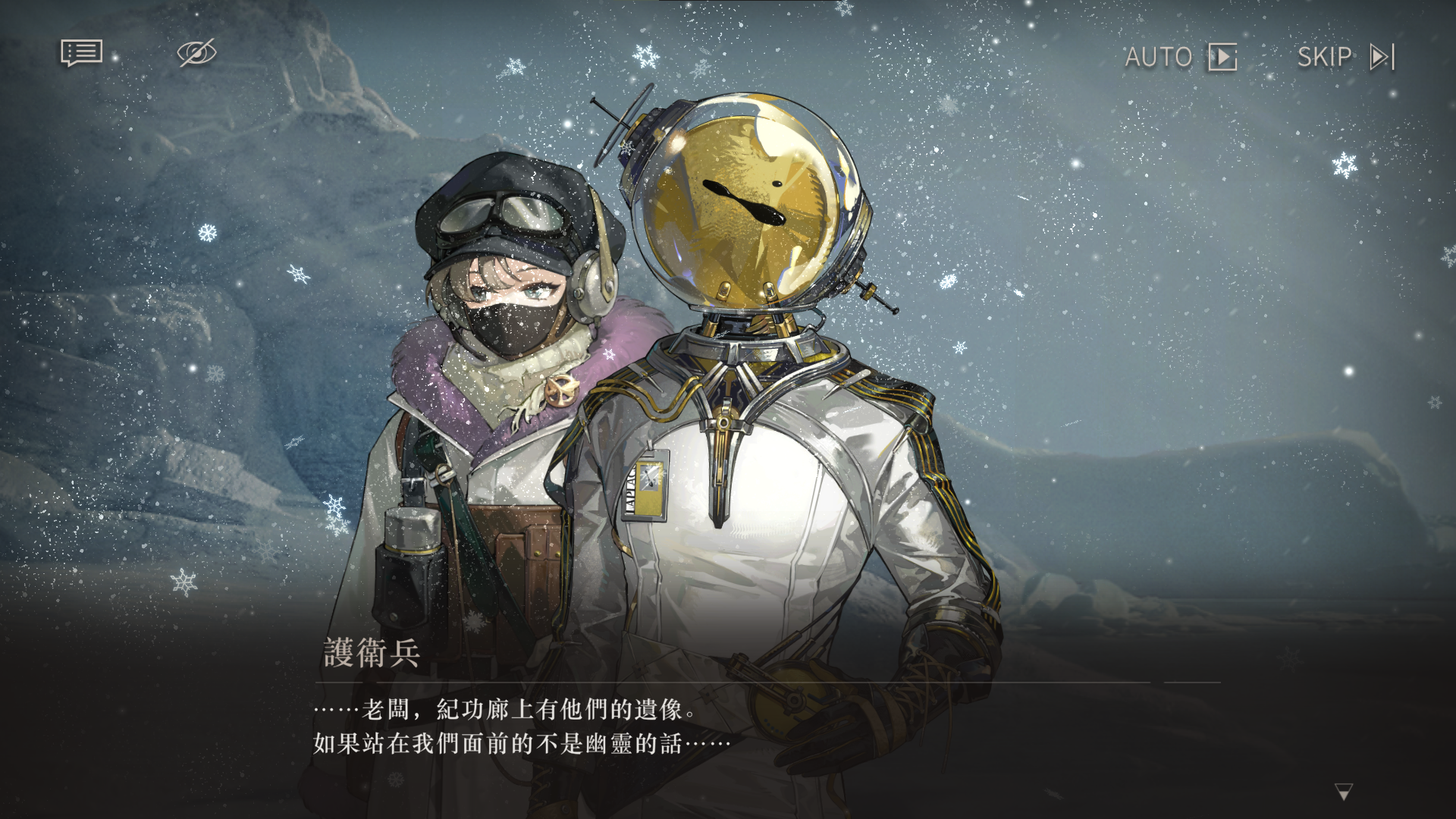
Task: Open the dialogue log icon
Action: pos(81,53)
